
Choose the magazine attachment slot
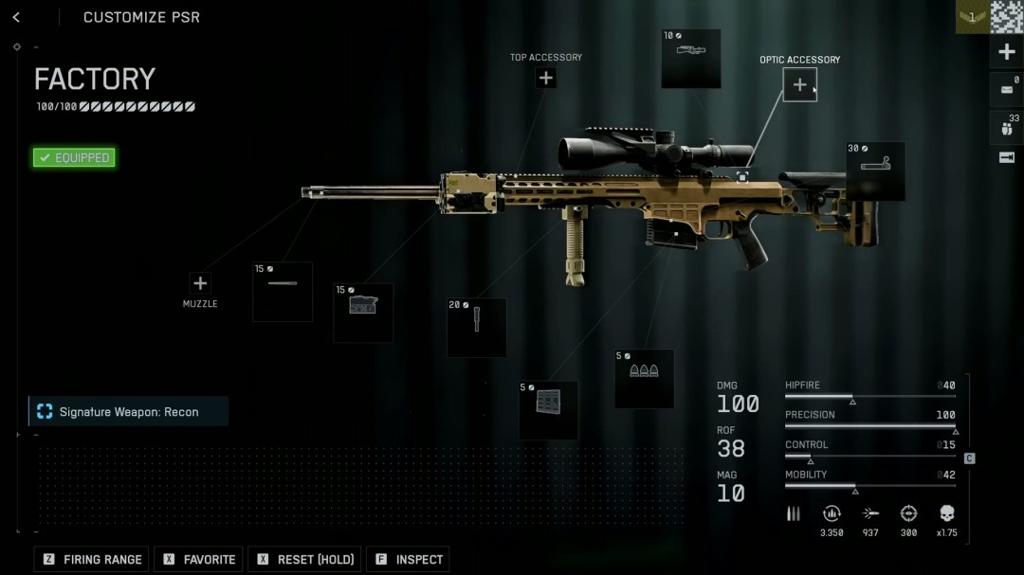tap(548, 410)
